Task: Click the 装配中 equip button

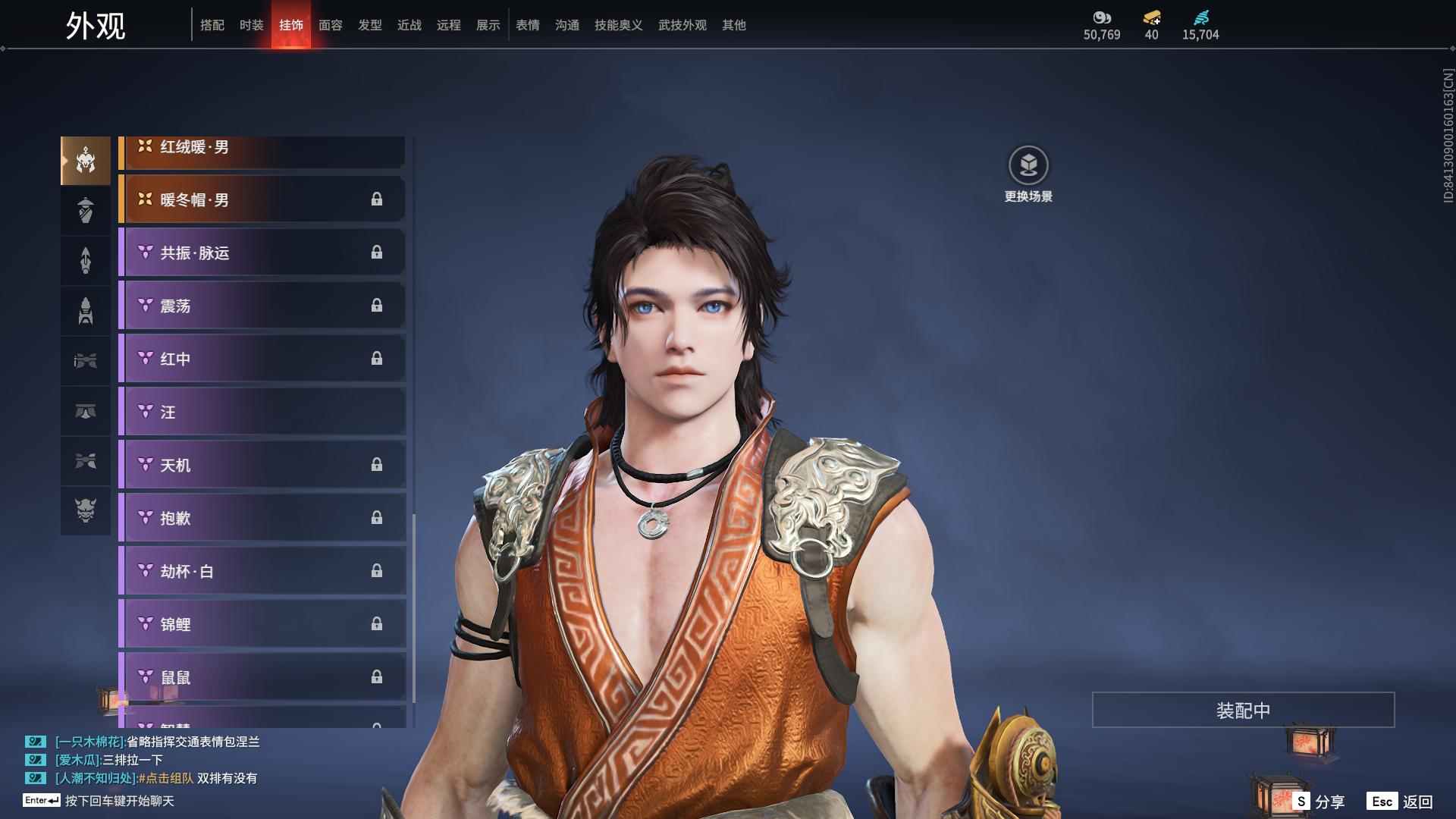Action: (1243, 710)
